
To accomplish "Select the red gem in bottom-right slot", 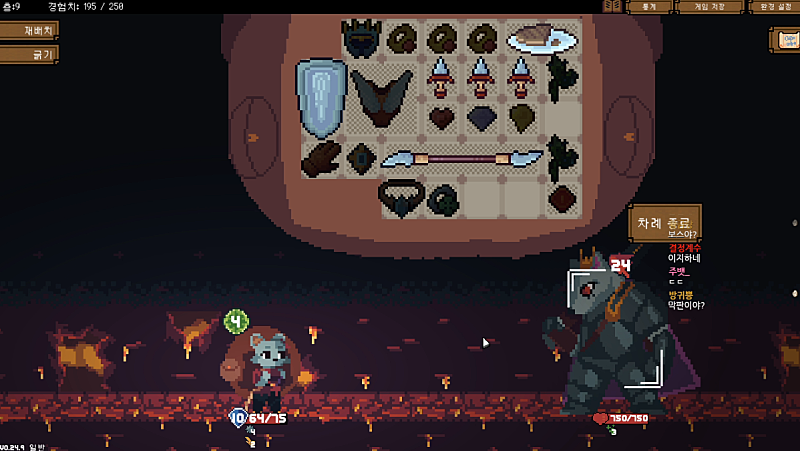I will pos(562,197).
